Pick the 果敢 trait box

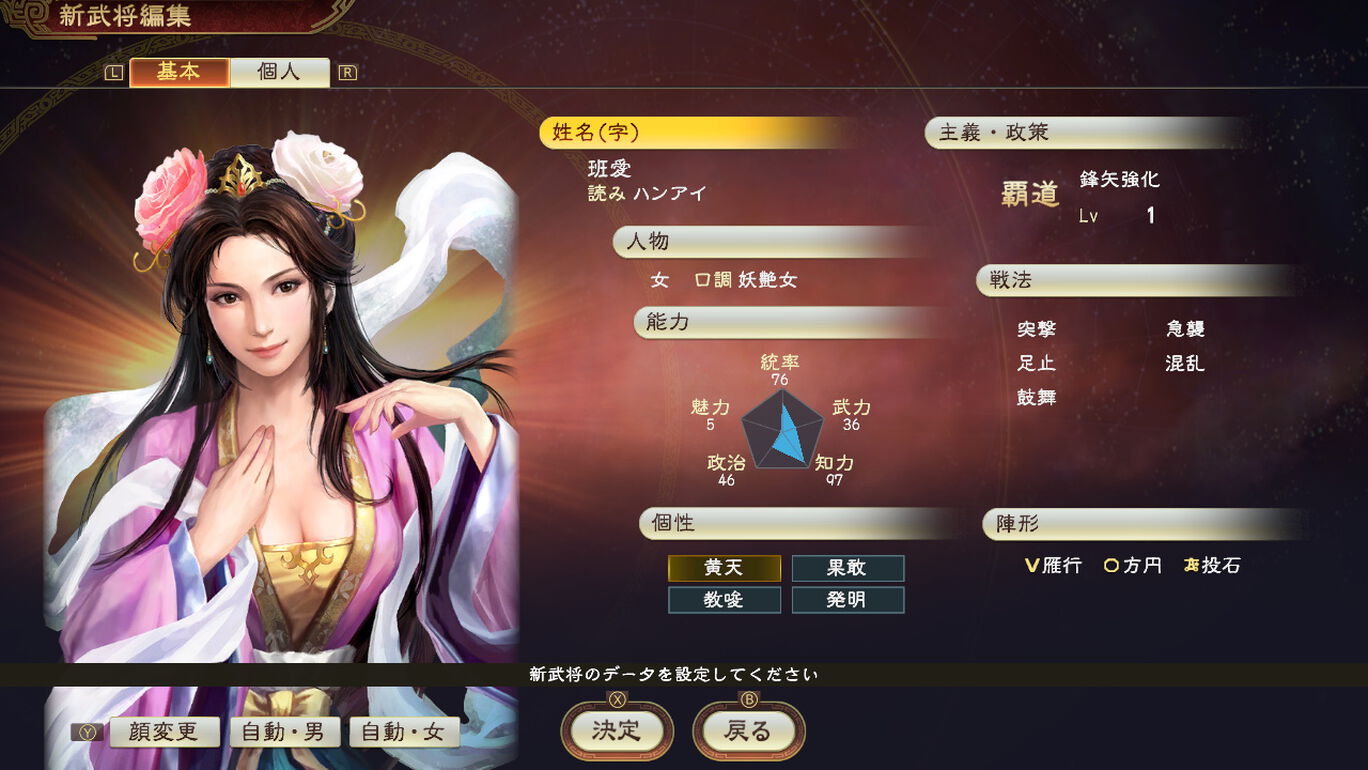pyautogui.click(x=848, y=568)
